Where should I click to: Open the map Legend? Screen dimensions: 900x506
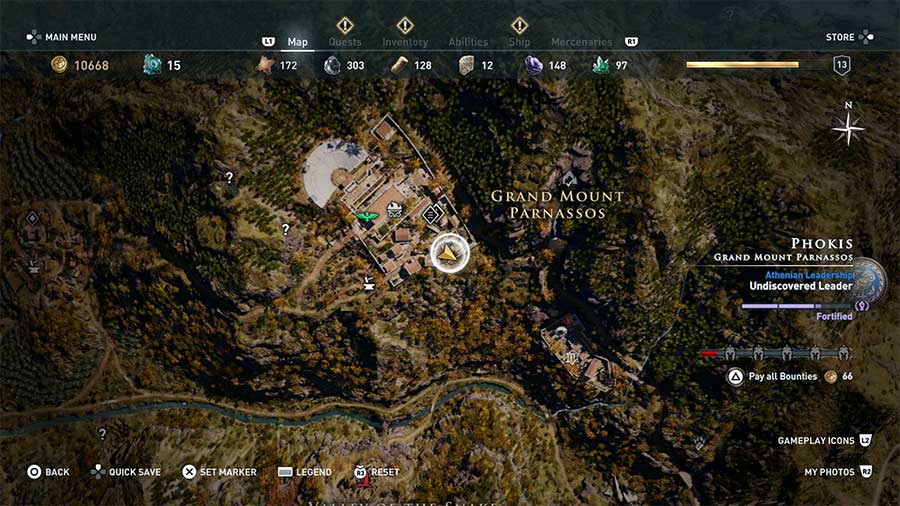(304, 472)
